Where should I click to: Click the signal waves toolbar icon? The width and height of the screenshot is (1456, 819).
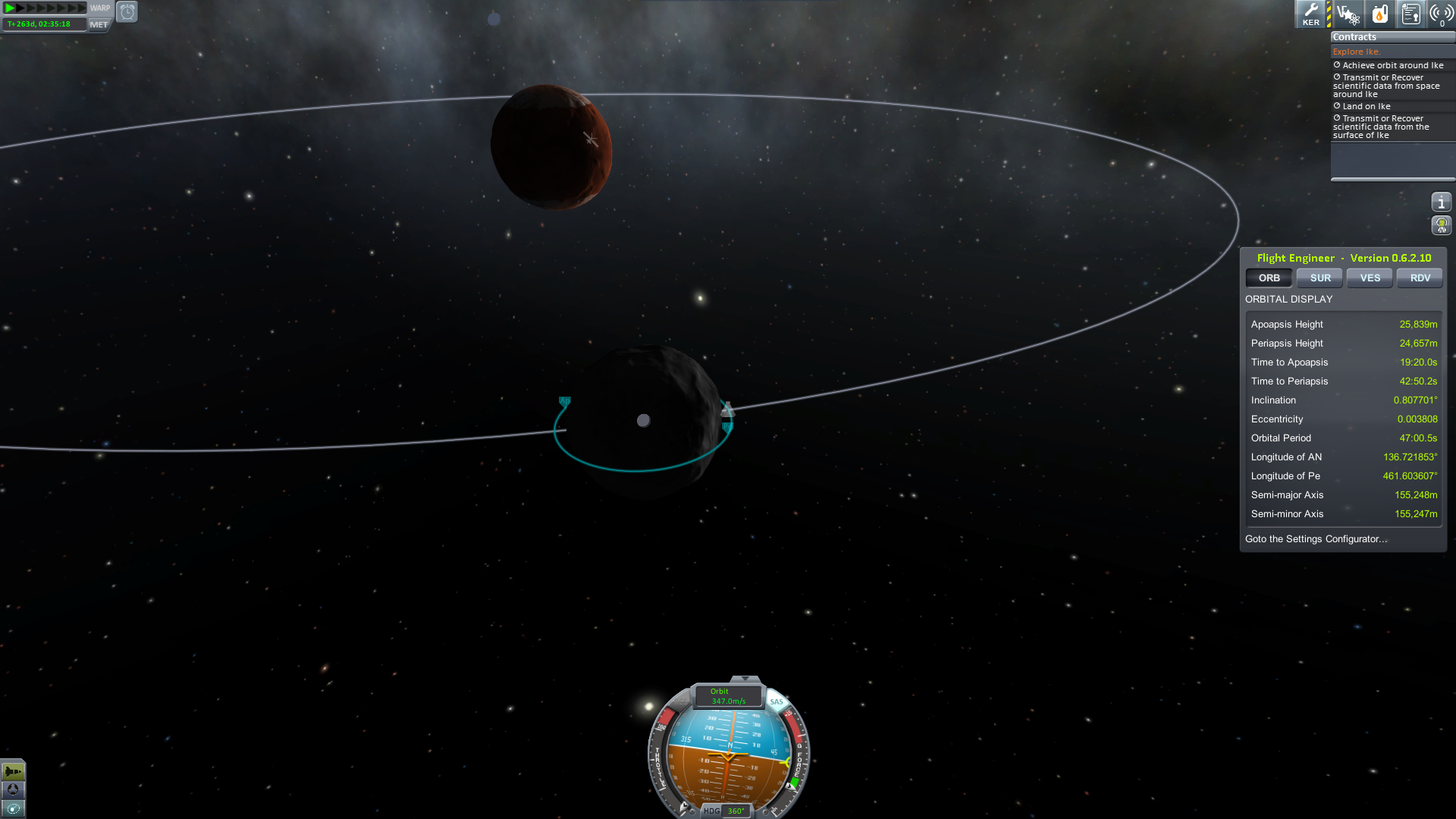1441,14
